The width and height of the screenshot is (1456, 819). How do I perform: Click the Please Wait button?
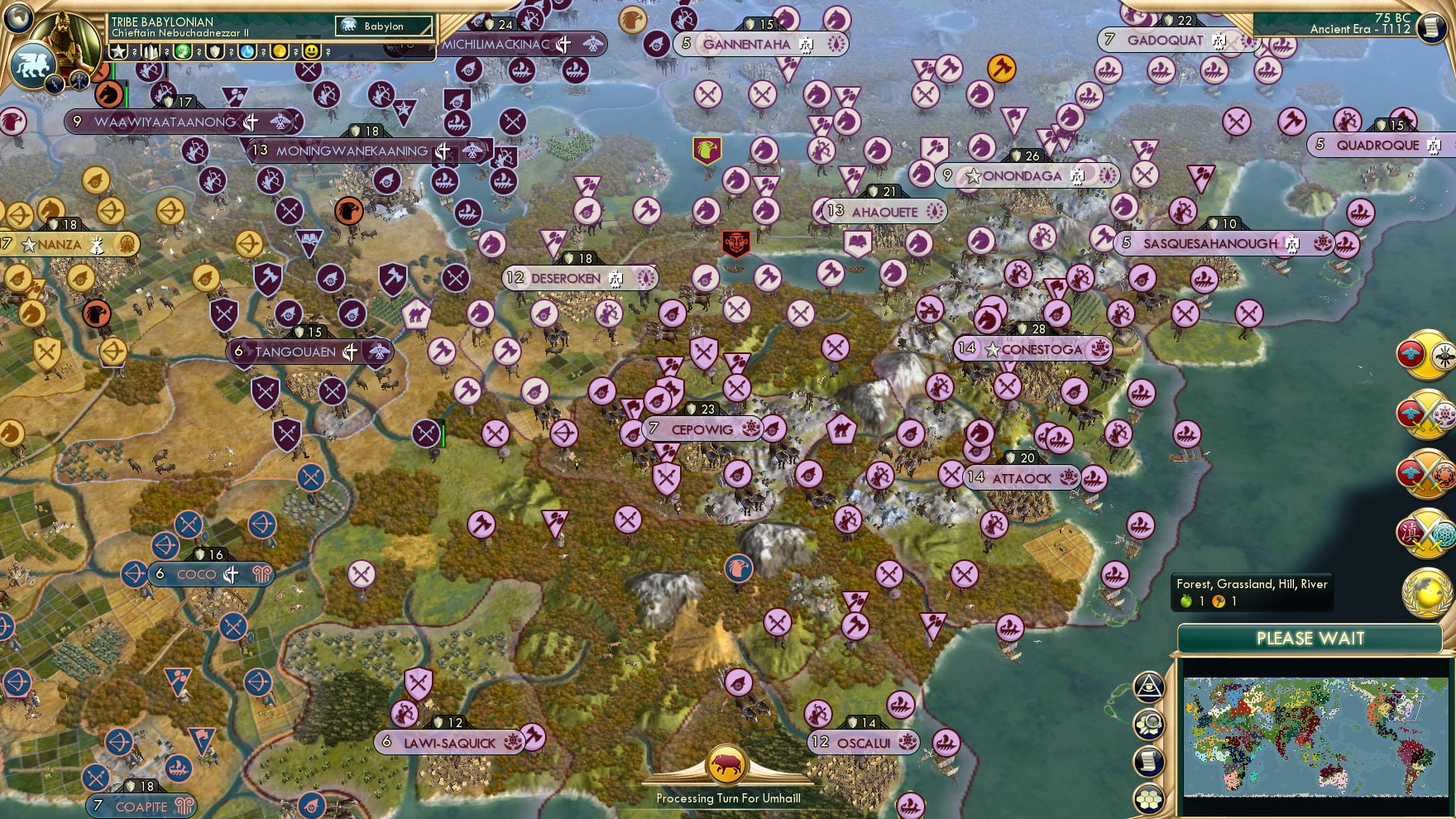pos(1310,638)
